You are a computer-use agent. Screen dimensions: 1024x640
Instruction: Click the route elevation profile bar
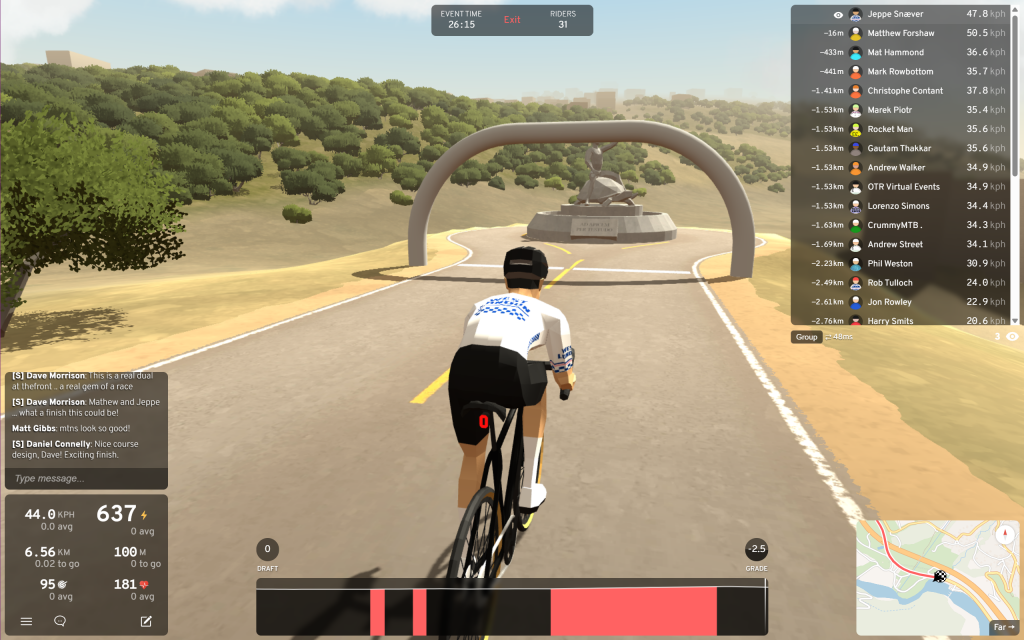click(x=511, y=610)
